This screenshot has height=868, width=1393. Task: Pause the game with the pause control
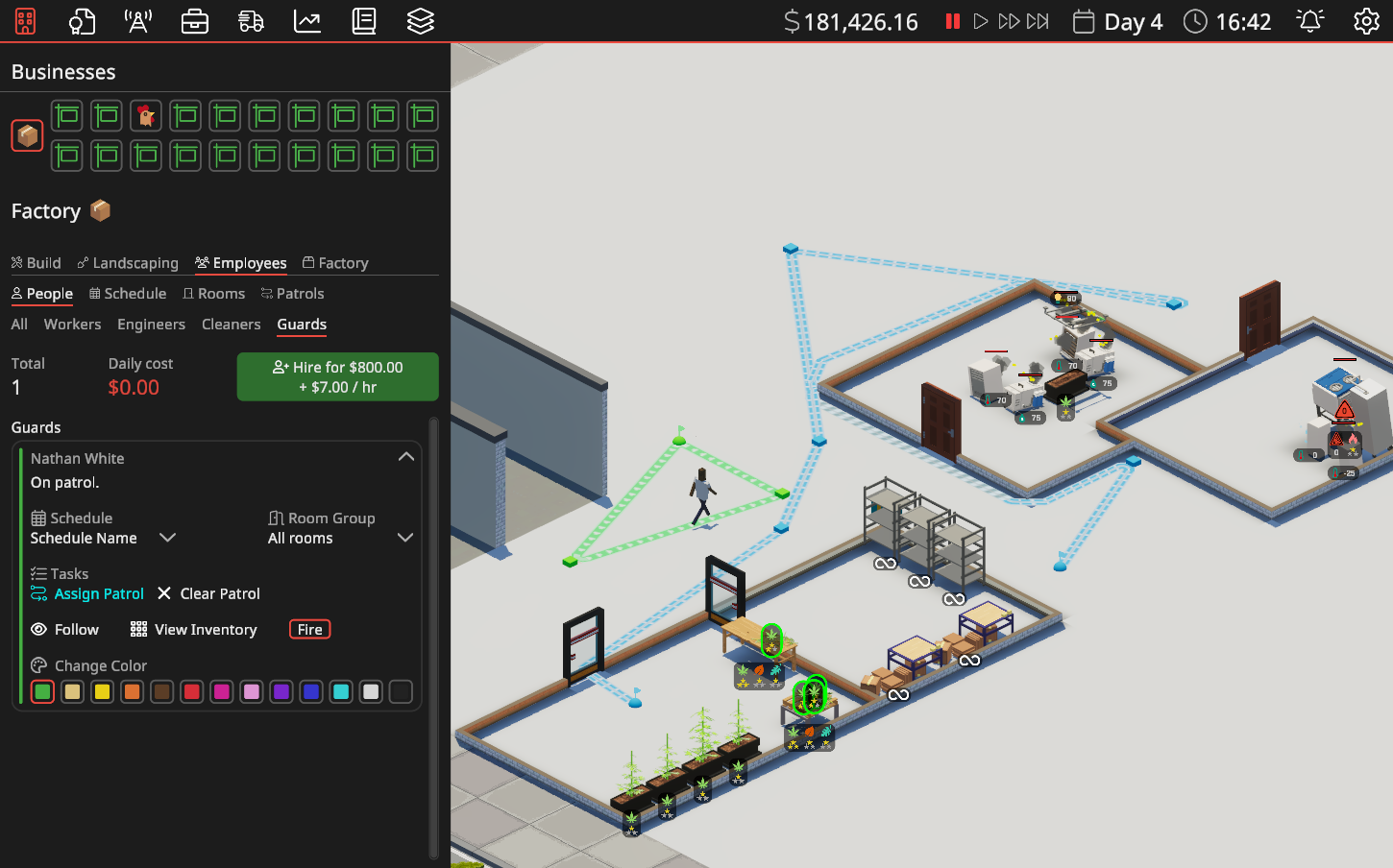pos(952,20)
